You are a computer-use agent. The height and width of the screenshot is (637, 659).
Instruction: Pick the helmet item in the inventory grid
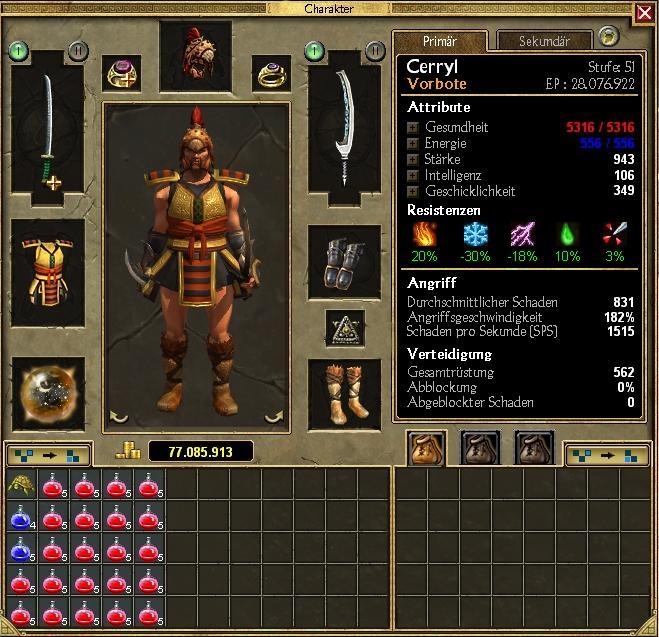tap(19, 485)
